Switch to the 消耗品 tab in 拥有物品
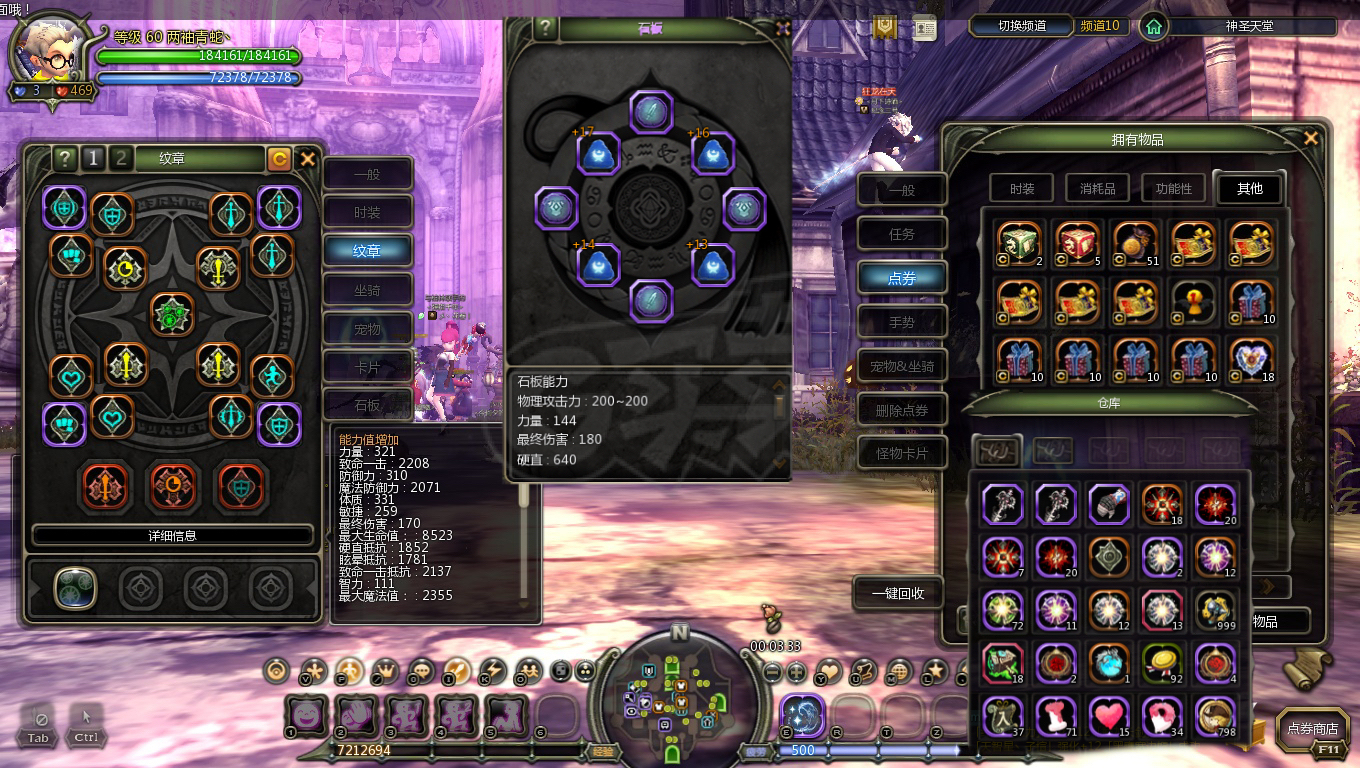Screen dimensions: 1360x768 point(1096,187)
